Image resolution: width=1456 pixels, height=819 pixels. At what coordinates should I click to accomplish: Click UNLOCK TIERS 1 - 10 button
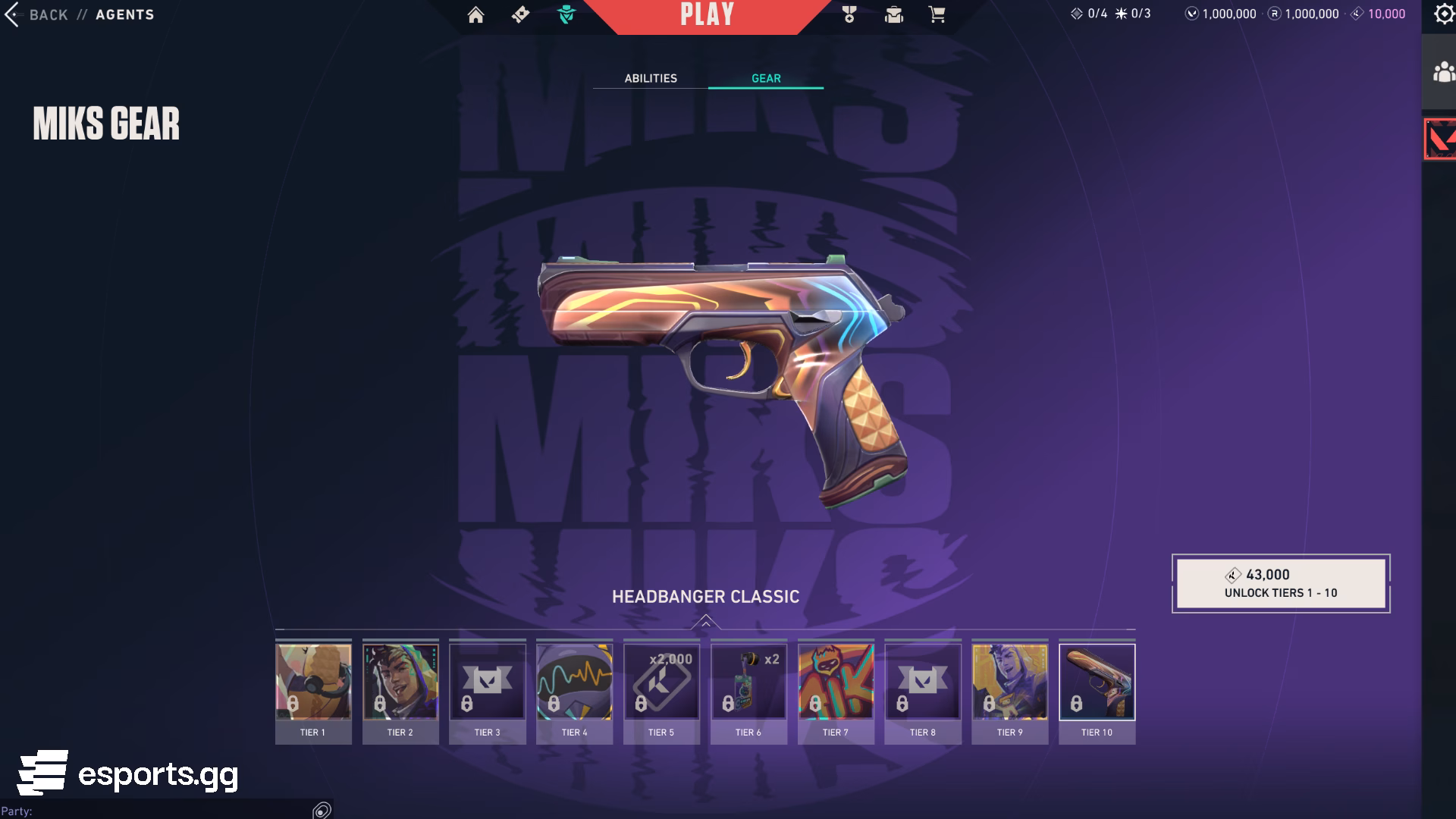(1281, 584)
